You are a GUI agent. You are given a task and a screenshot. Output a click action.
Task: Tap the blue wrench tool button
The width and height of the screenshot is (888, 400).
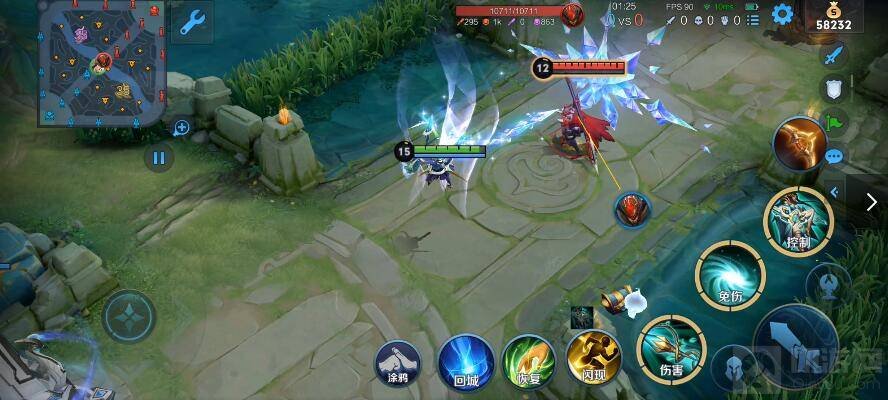190,22
